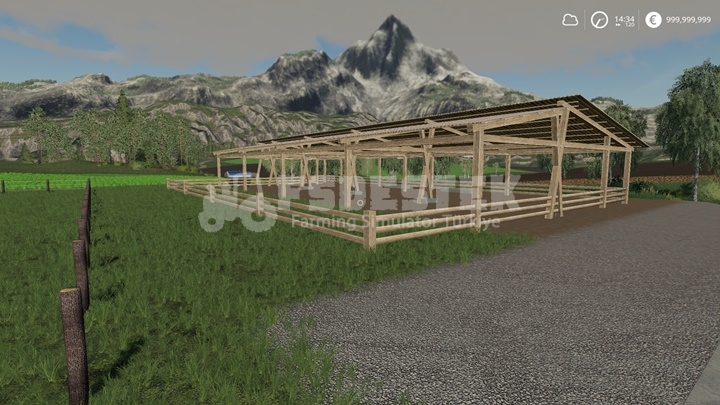Click the cloud weather icon
720x405 pixels.
(570, 19)
